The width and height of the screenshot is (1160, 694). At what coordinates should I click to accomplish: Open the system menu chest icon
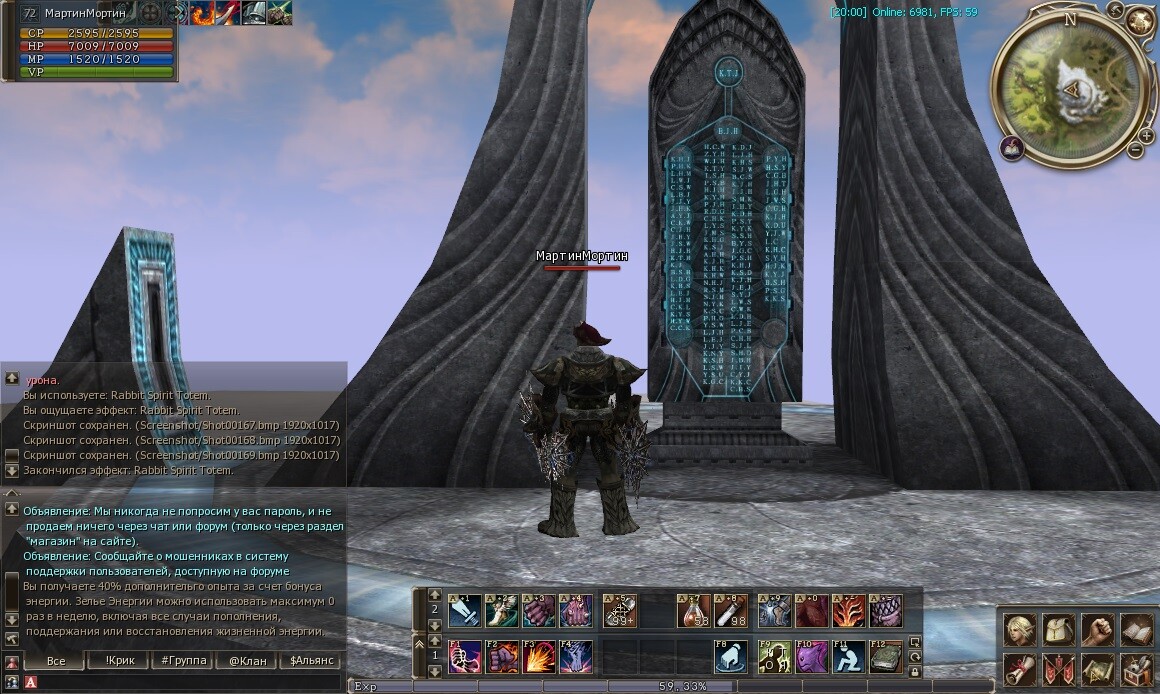click(1137, 669)
